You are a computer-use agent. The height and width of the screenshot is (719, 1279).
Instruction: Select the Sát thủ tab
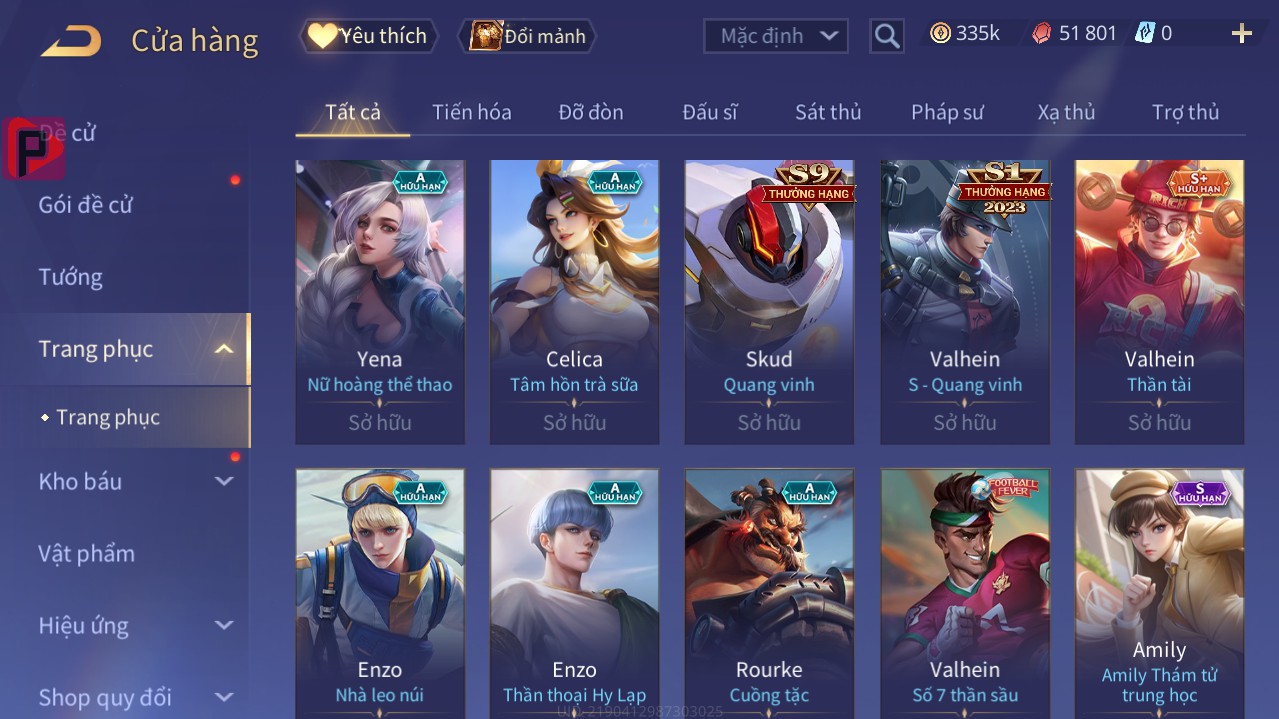(x=827, y=112)
